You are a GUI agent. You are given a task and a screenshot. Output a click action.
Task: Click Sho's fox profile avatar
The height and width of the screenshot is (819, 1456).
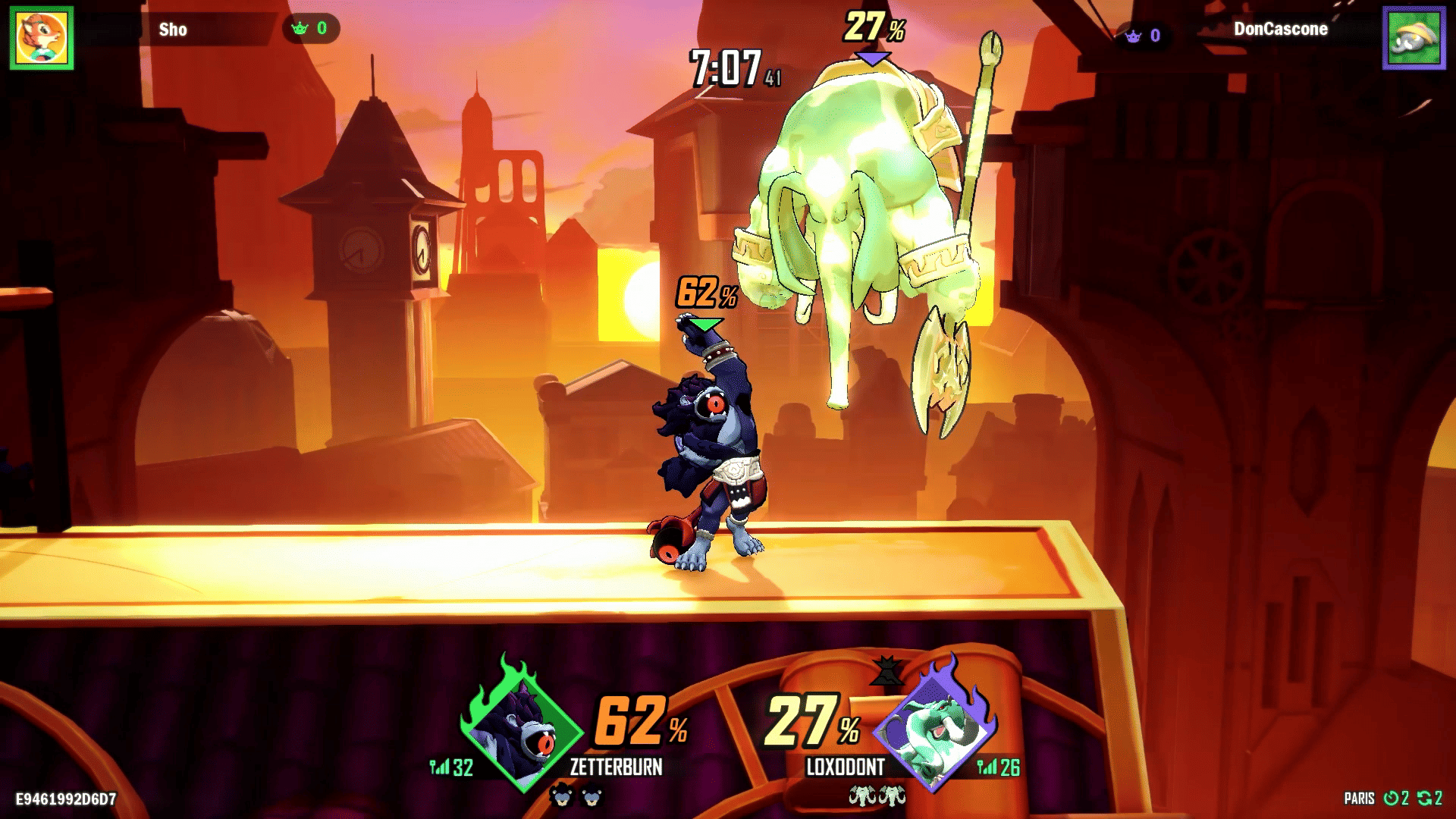click(42, 38)
